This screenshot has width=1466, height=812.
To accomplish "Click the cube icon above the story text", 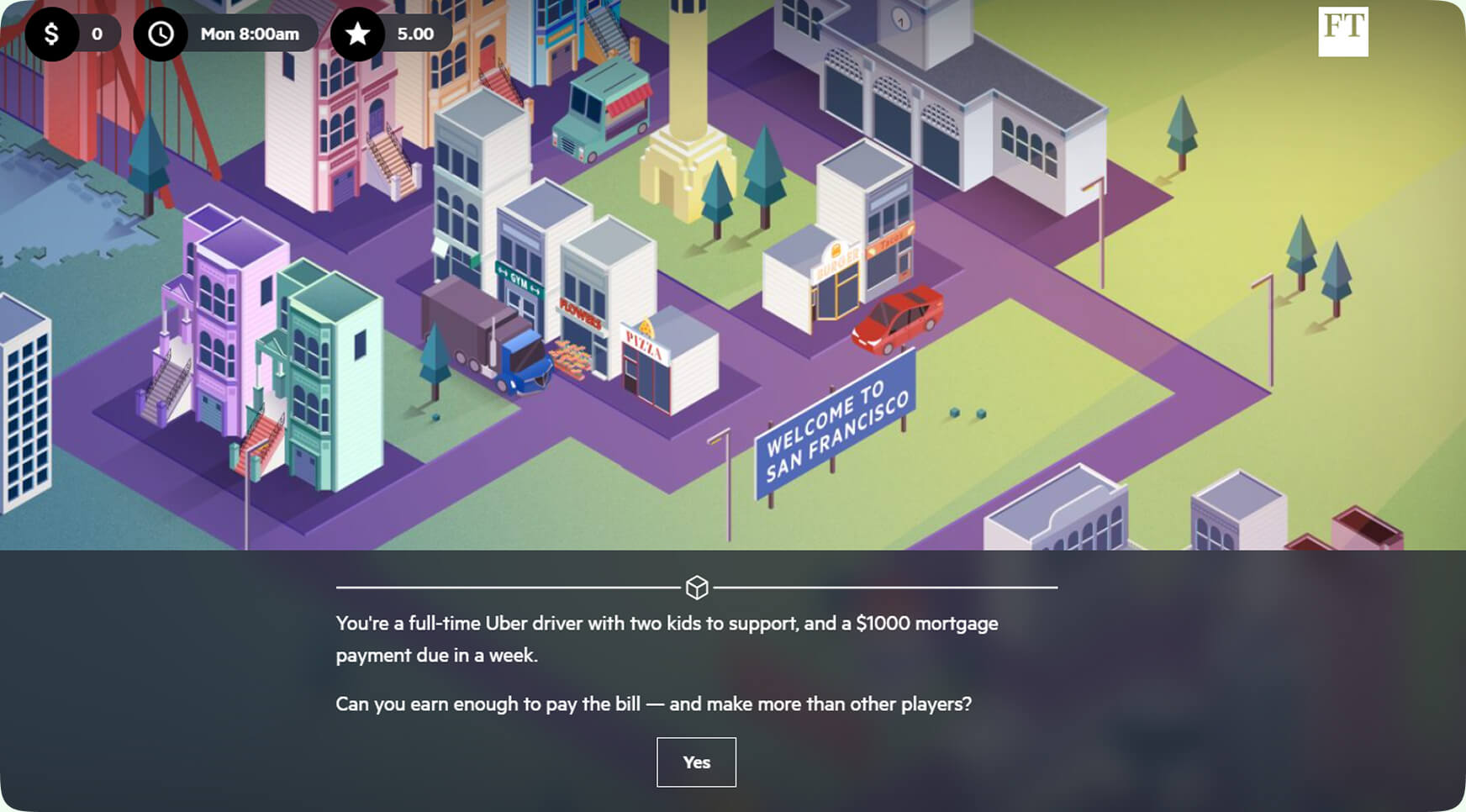I will (x=696, y=588).
